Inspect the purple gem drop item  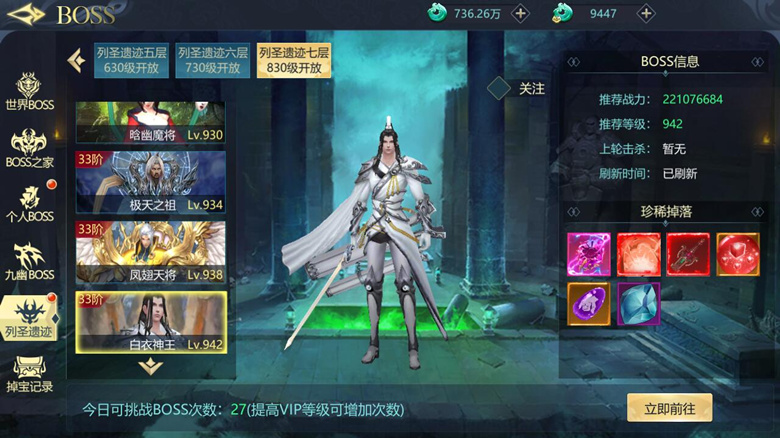click(588, 303)
